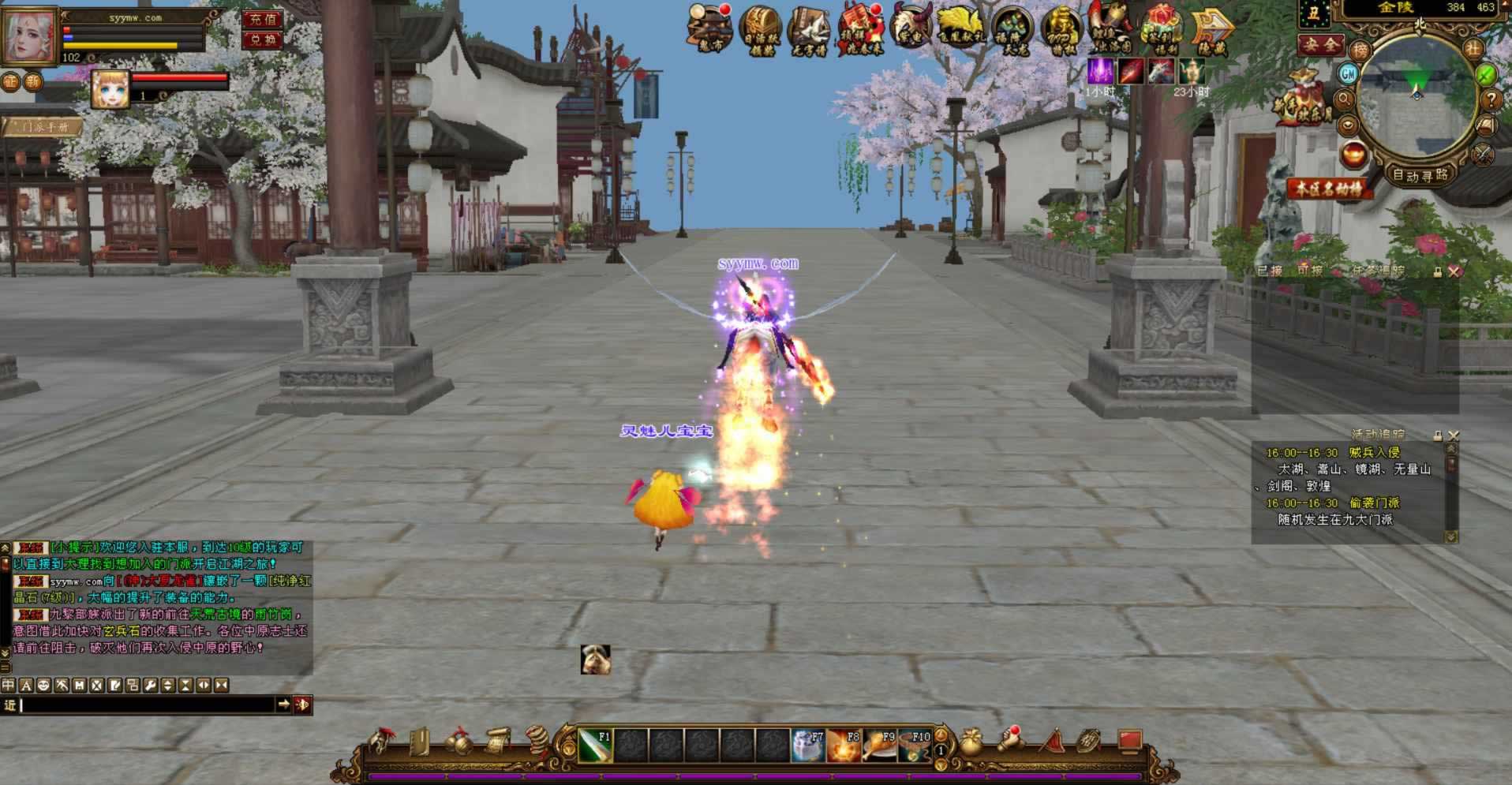Click the GM button beside the minimap
The height and width of the screenshot is (785, 1512).
tap(1348, 74)
